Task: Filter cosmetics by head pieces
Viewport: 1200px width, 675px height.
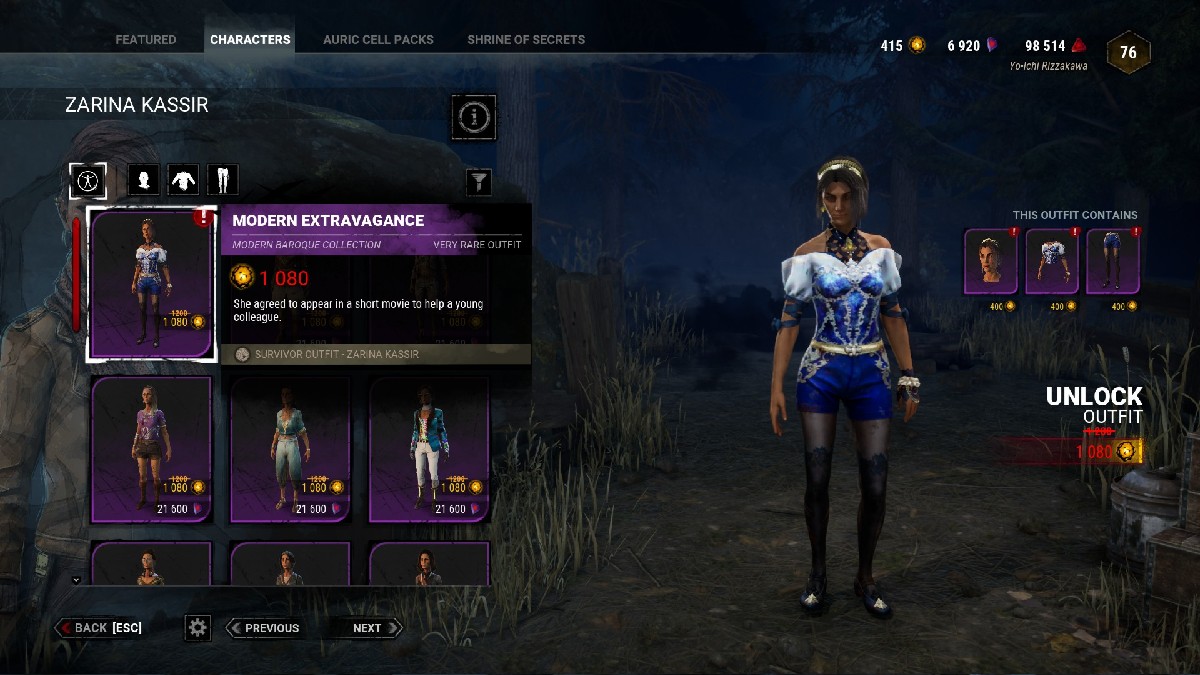Action: click(x=145, y=181)
